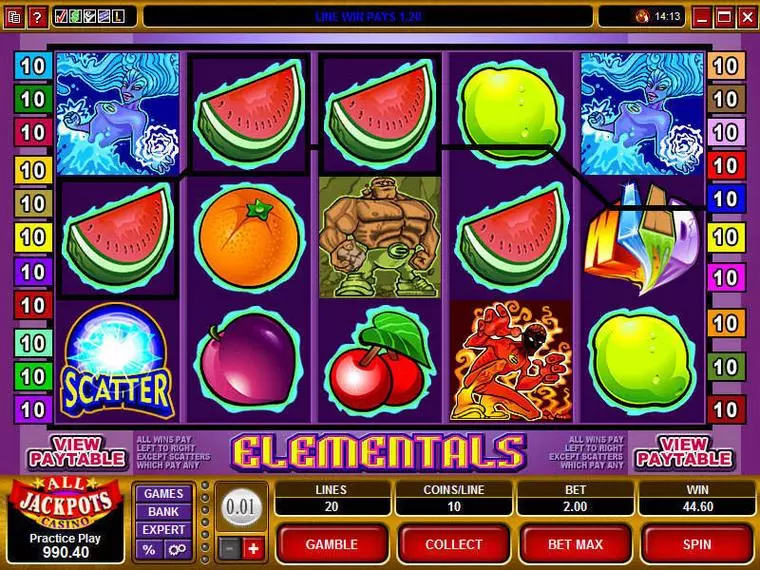Spin the reels
The image size is (760, 570).
pos(697,544)
